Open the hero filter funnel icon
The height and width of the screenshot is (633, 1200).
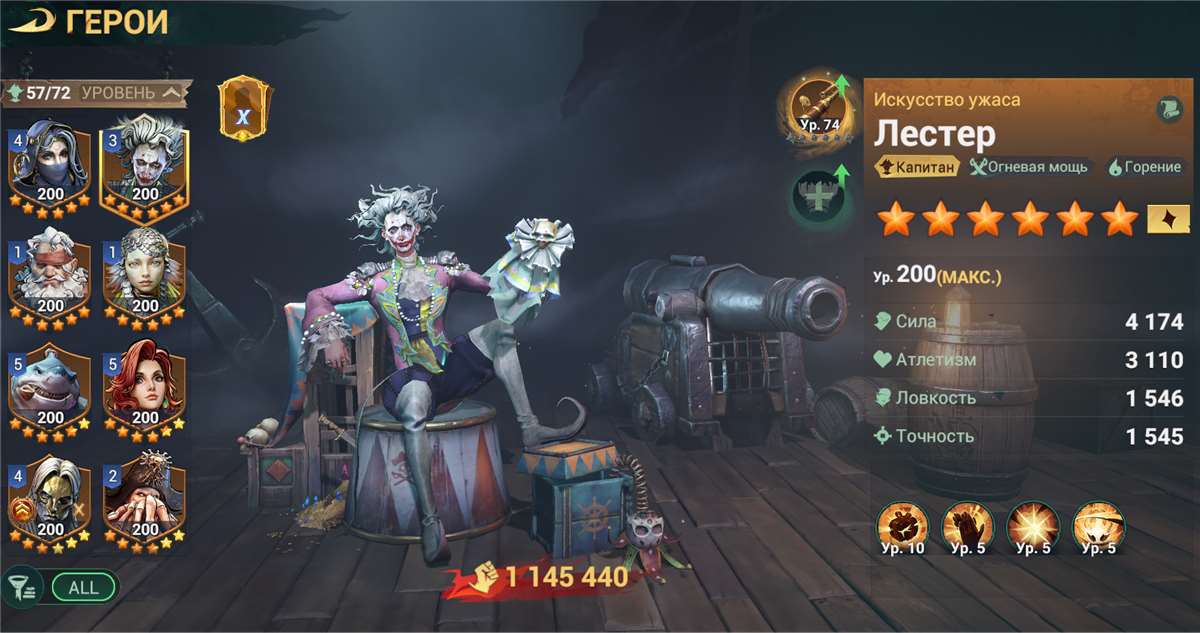pyautogui.click(x=21, y=586)
